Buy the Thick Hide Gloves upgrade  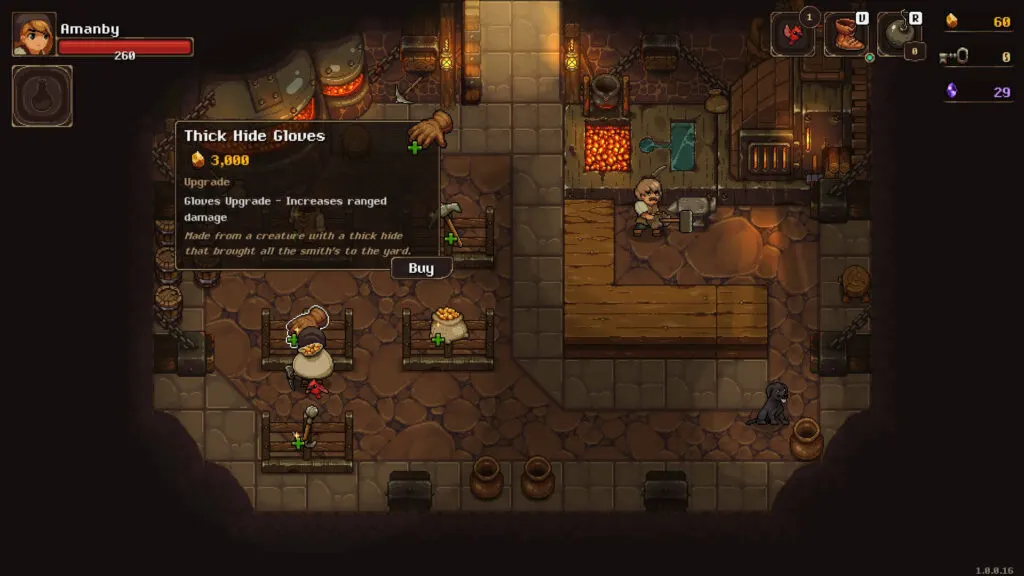click(421, 268)
